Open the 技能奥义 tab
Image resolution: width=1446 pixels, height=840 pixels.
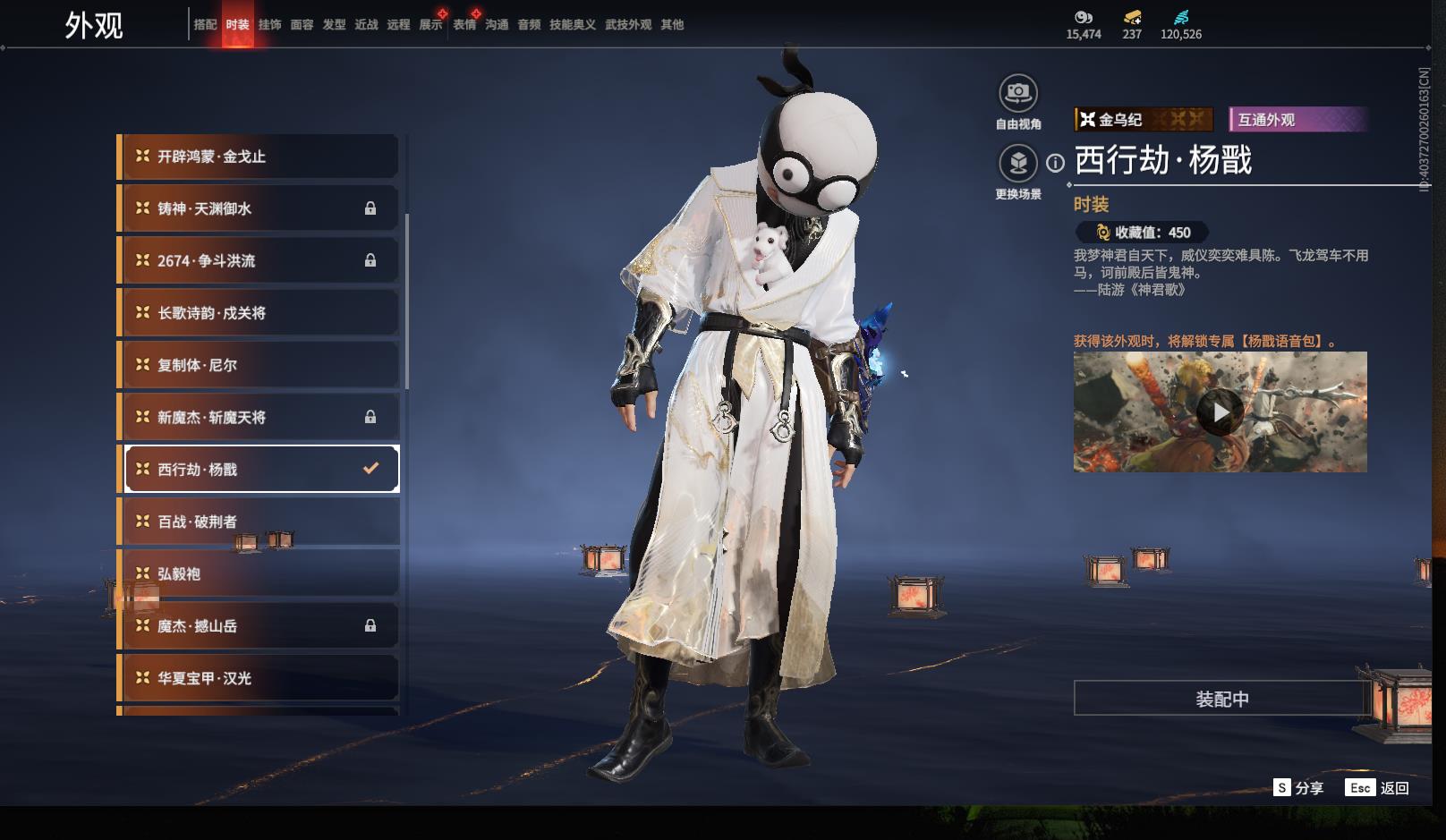572,25
